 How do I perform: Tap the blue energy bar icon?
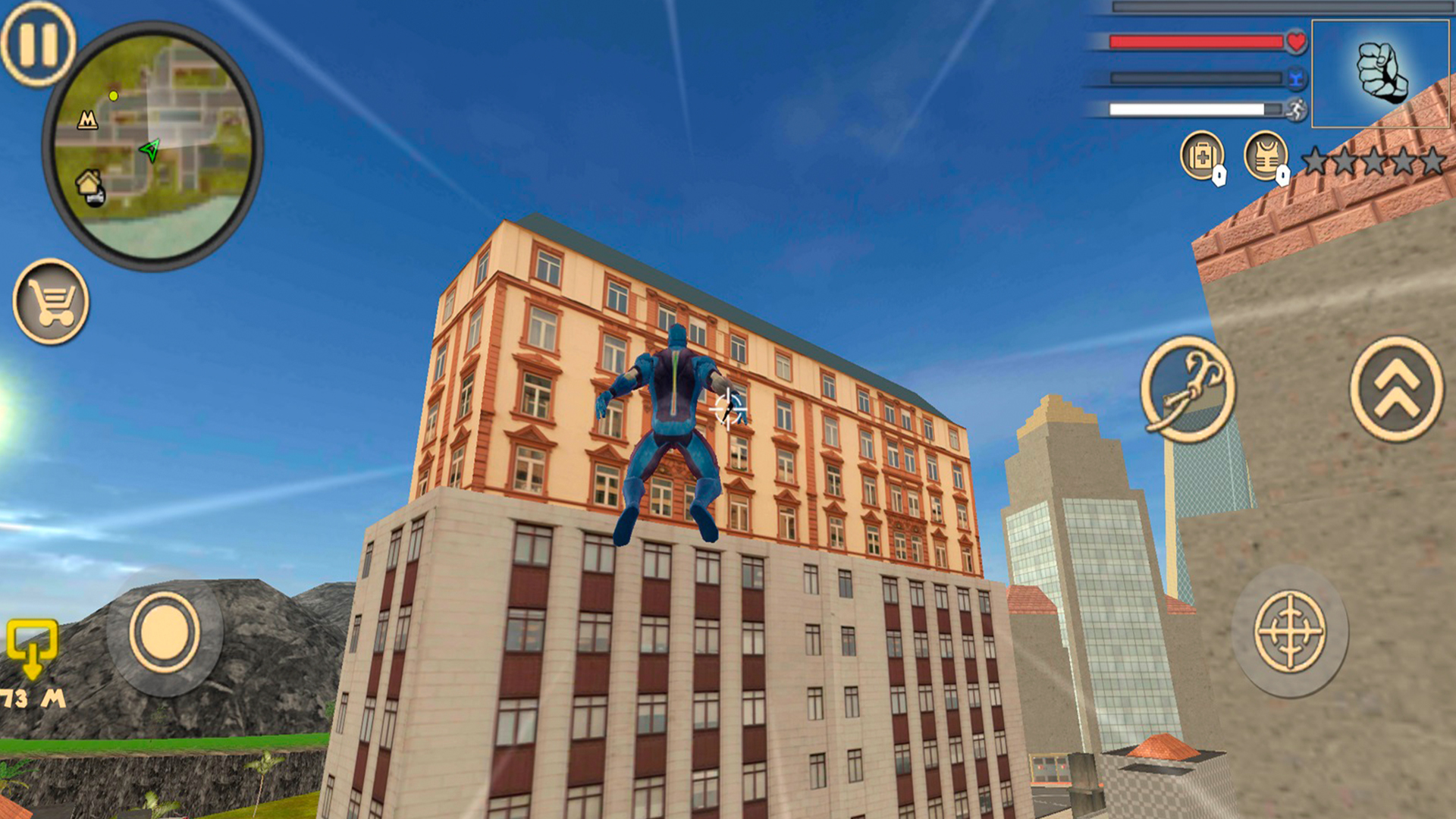(1296, 76)
